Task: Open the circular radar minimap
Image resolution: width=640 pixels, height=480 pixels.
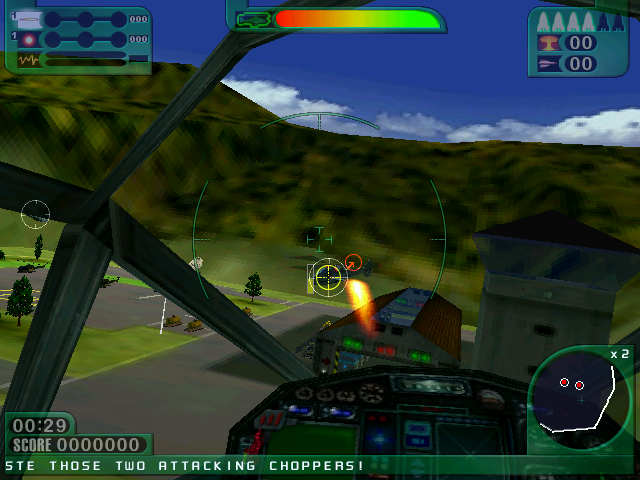Action: (580, 397)
